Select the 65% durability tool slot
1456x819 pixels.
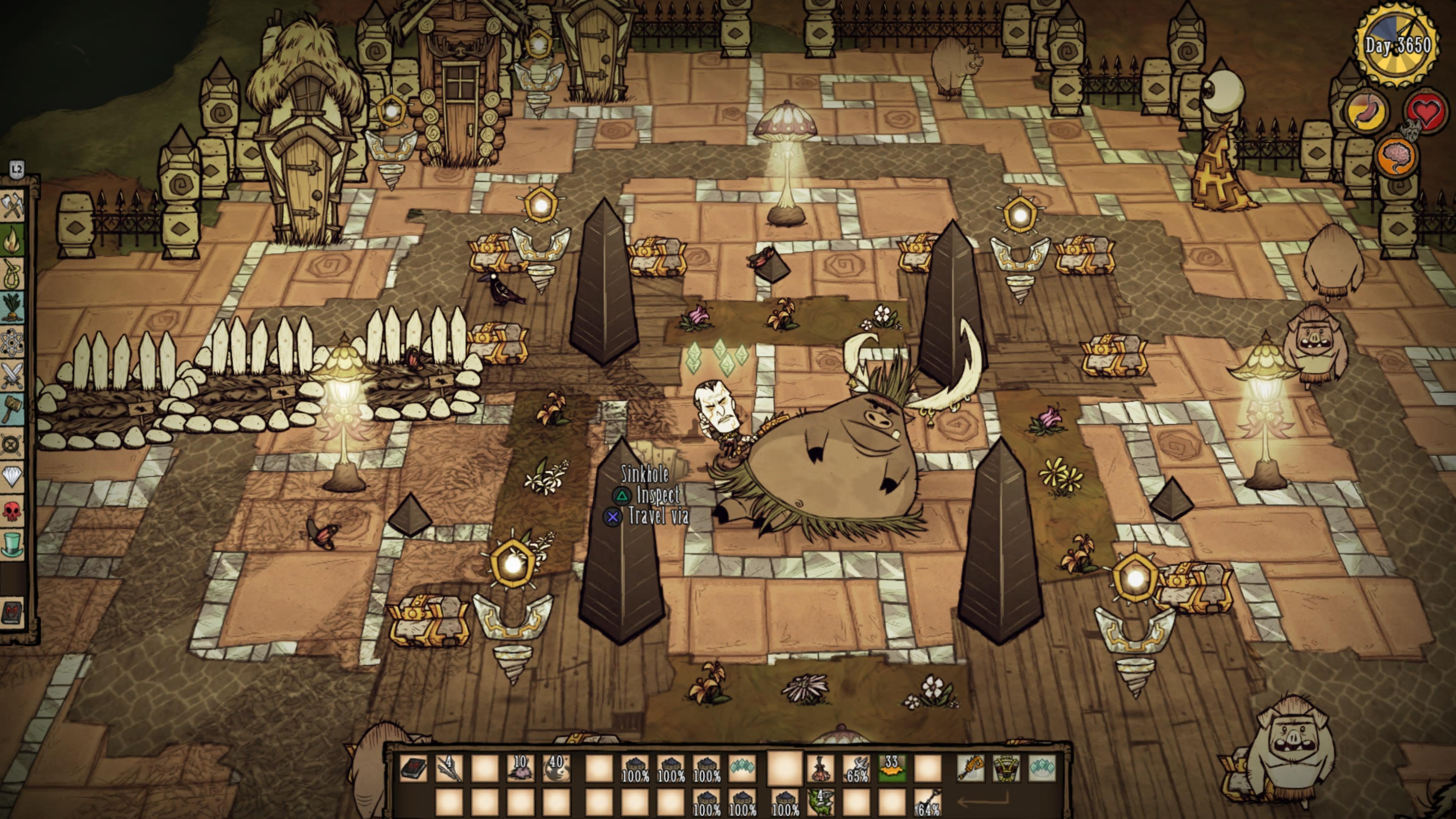point(856,769)
